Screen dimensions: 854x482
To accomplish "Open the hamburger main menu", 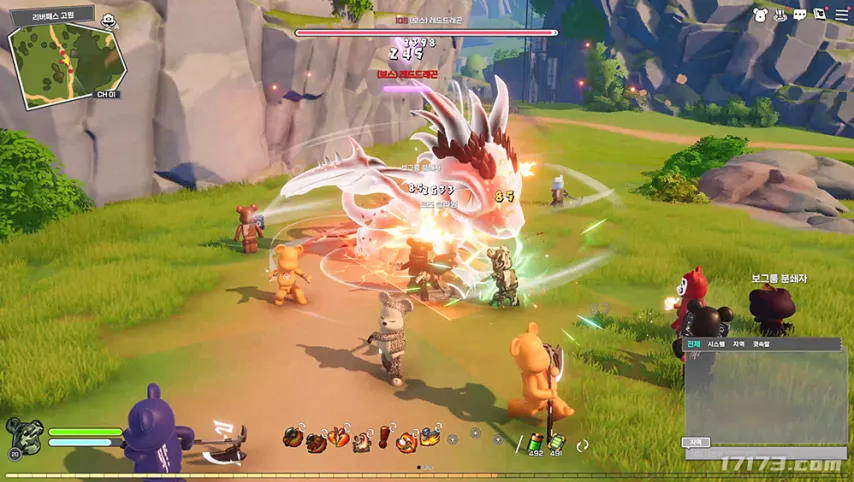I will tap(842, 15).
